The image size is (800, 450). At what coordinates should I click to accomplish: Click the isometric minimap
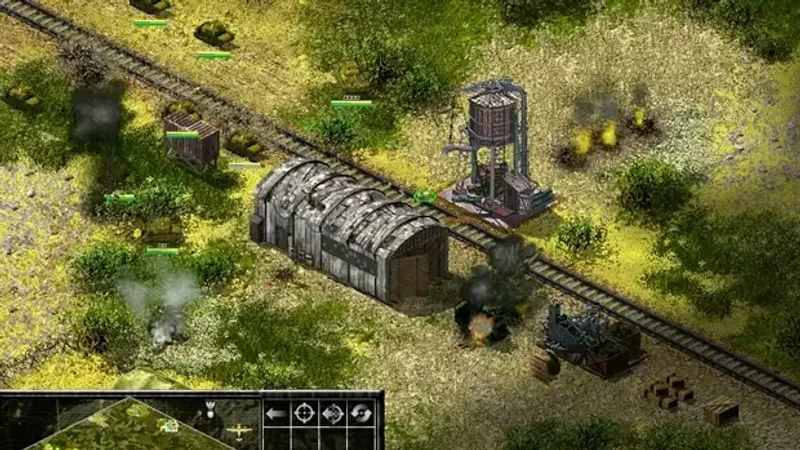point(130,424)
